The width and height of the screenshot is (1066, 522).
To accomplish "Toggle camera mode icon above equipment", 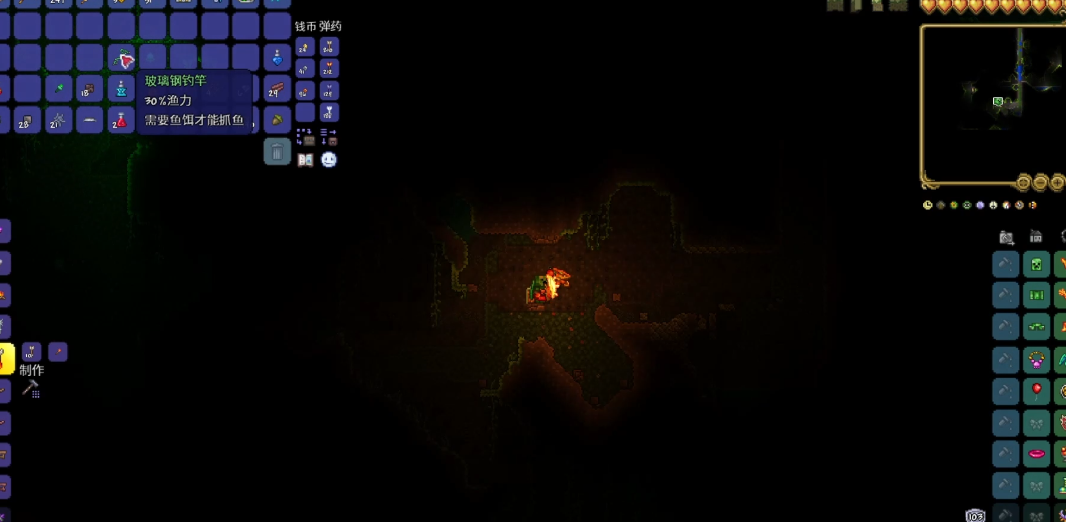I will coord(1007,237).
